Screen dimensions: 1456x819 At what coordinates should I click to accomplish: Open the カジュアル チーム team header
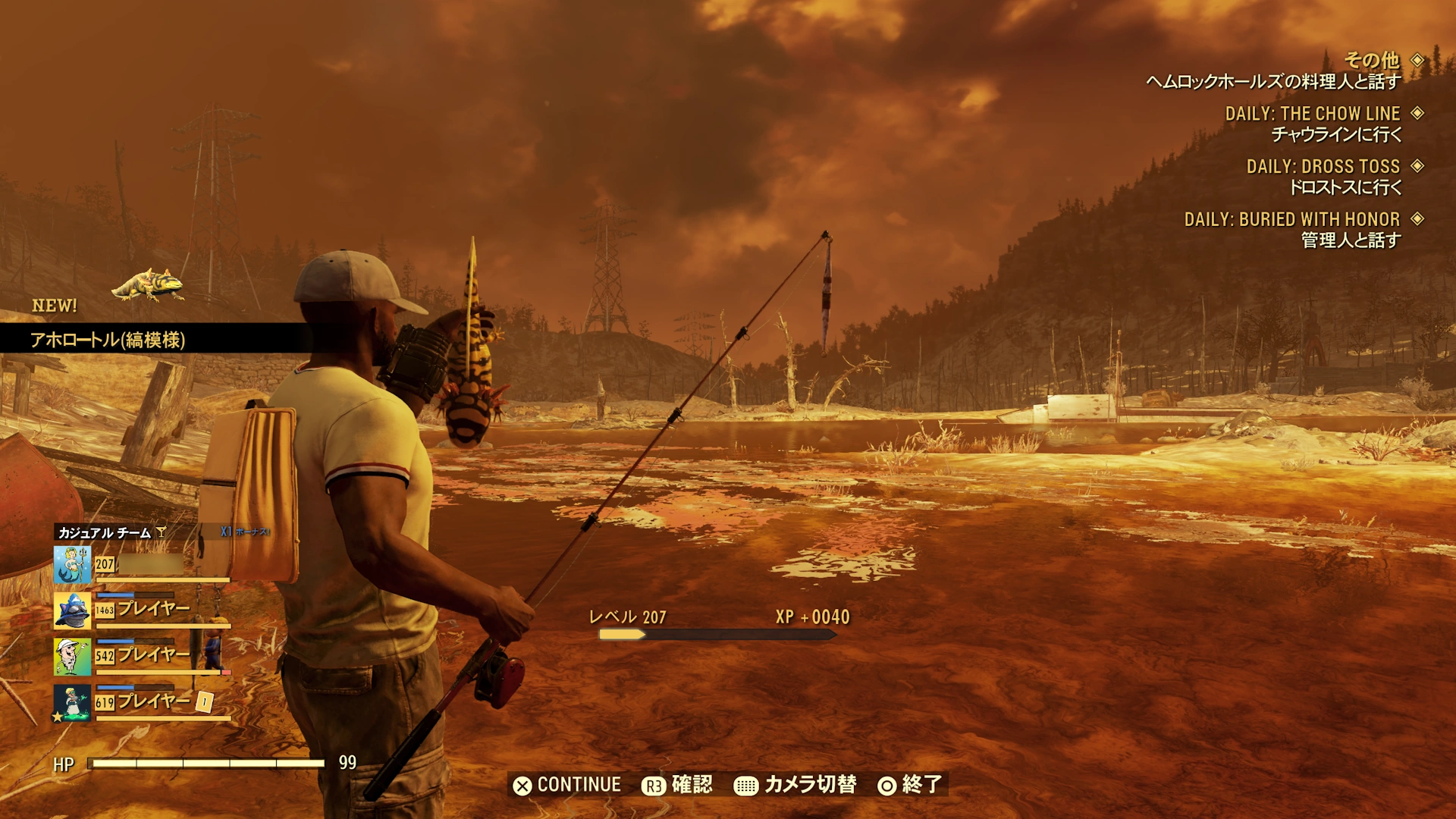(105, 533)
